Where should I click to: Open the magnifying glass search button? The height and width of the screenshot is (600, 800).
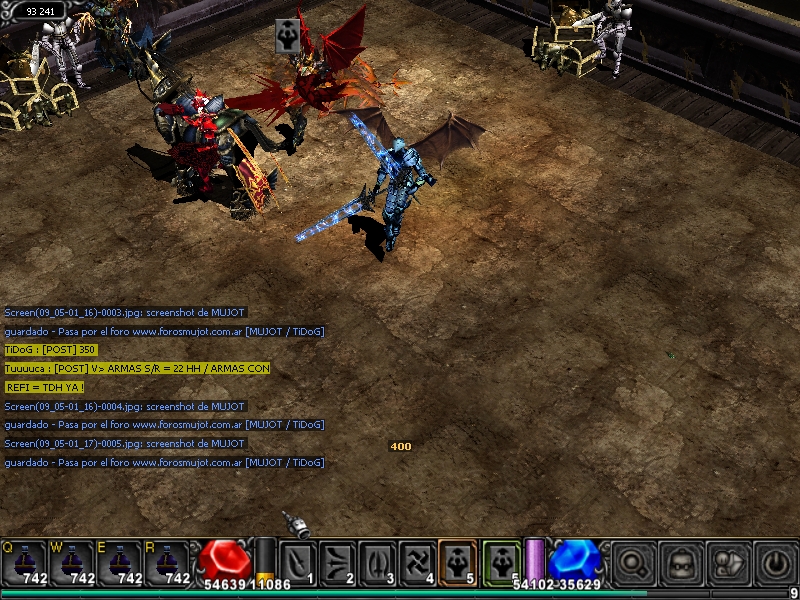(x=635, y=562)
